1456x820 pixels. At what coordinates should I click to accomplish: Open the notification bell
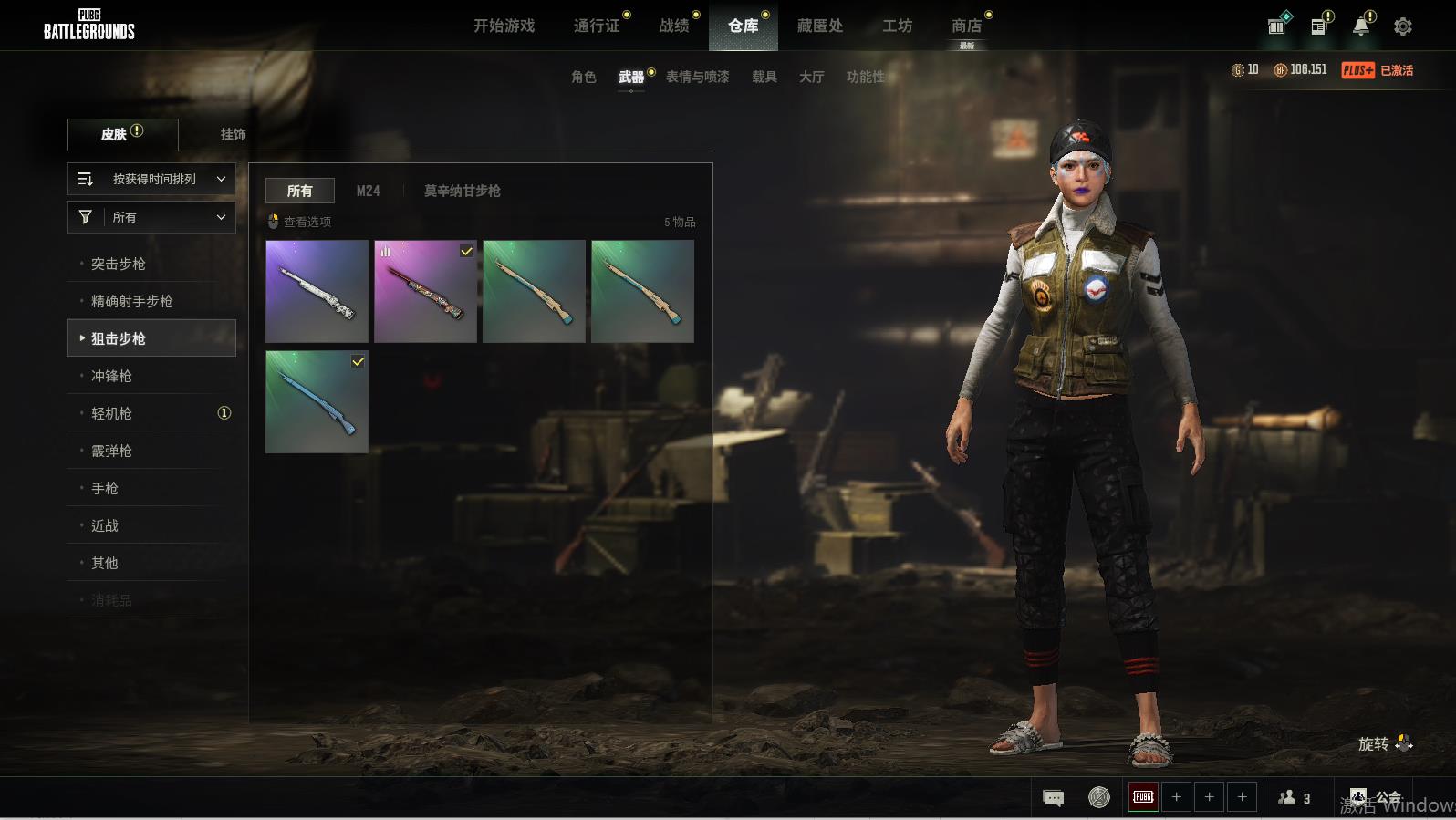1360,26
